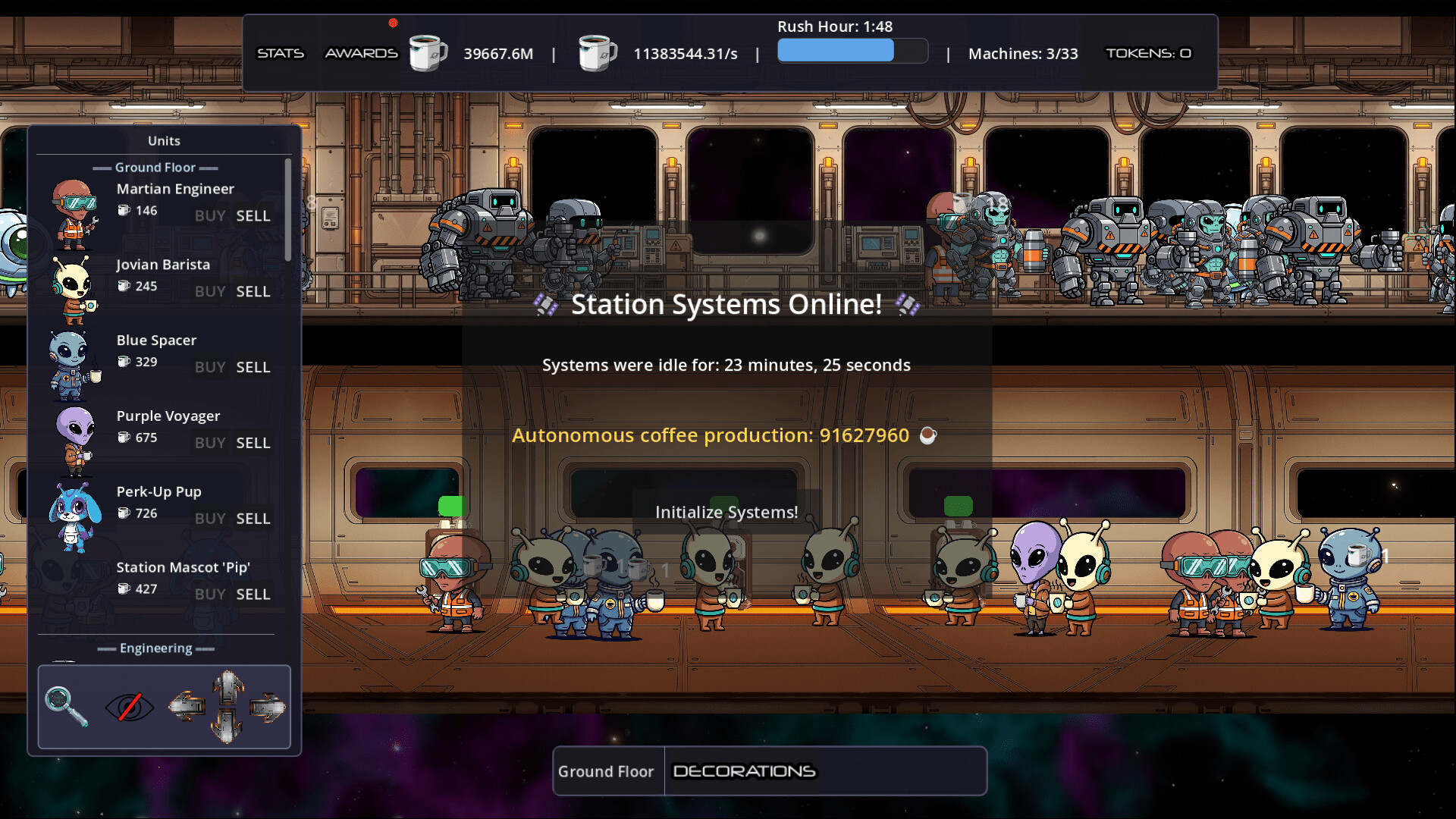Click the red notification dot above Awards

click(393, 23)
